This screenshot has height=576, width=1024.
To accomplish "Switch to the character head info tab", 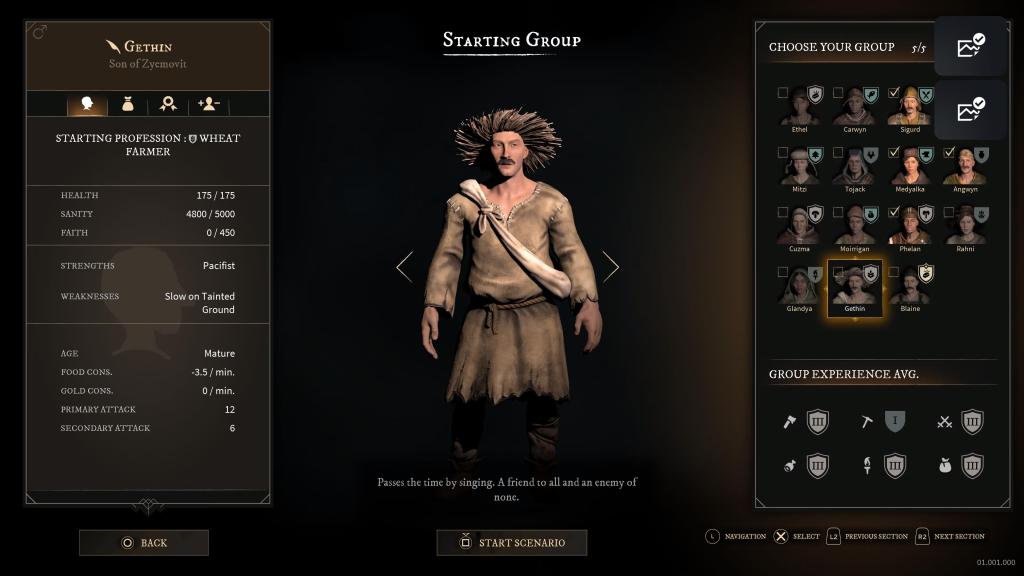I will click(87, 103).
